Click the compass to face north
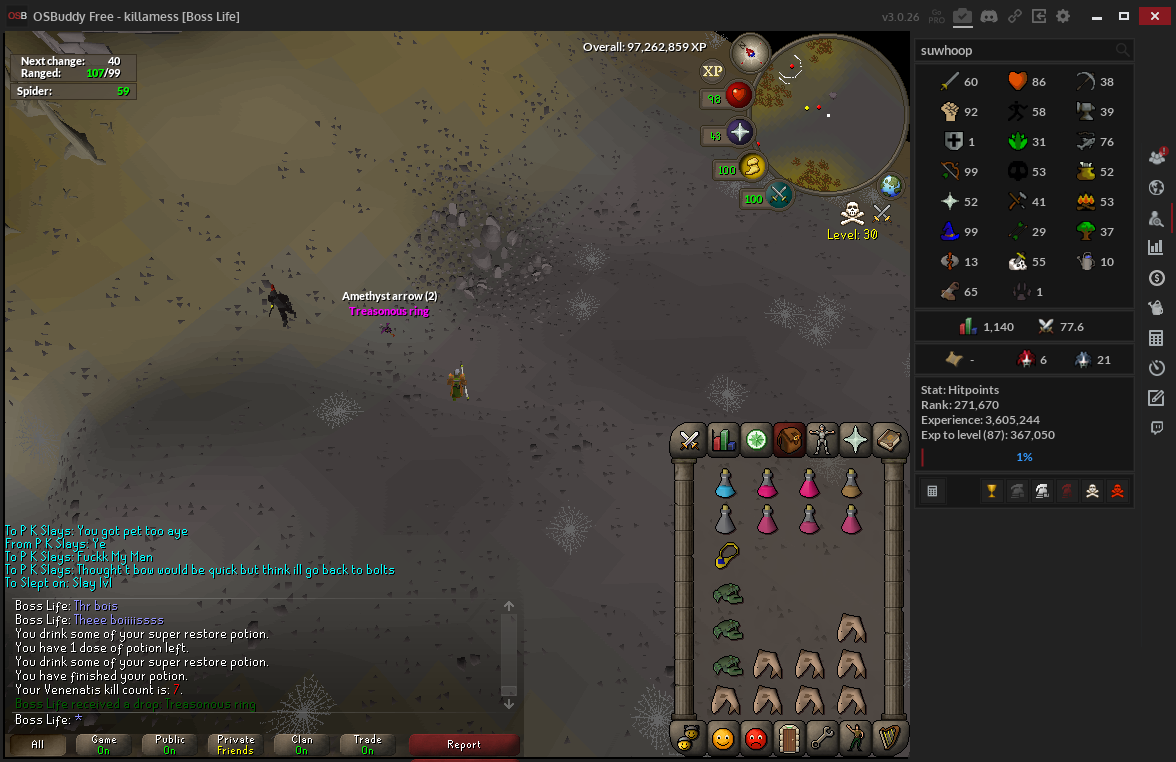Image resolution: width=1176 pixels, height=762 pixels. point(749,51)
